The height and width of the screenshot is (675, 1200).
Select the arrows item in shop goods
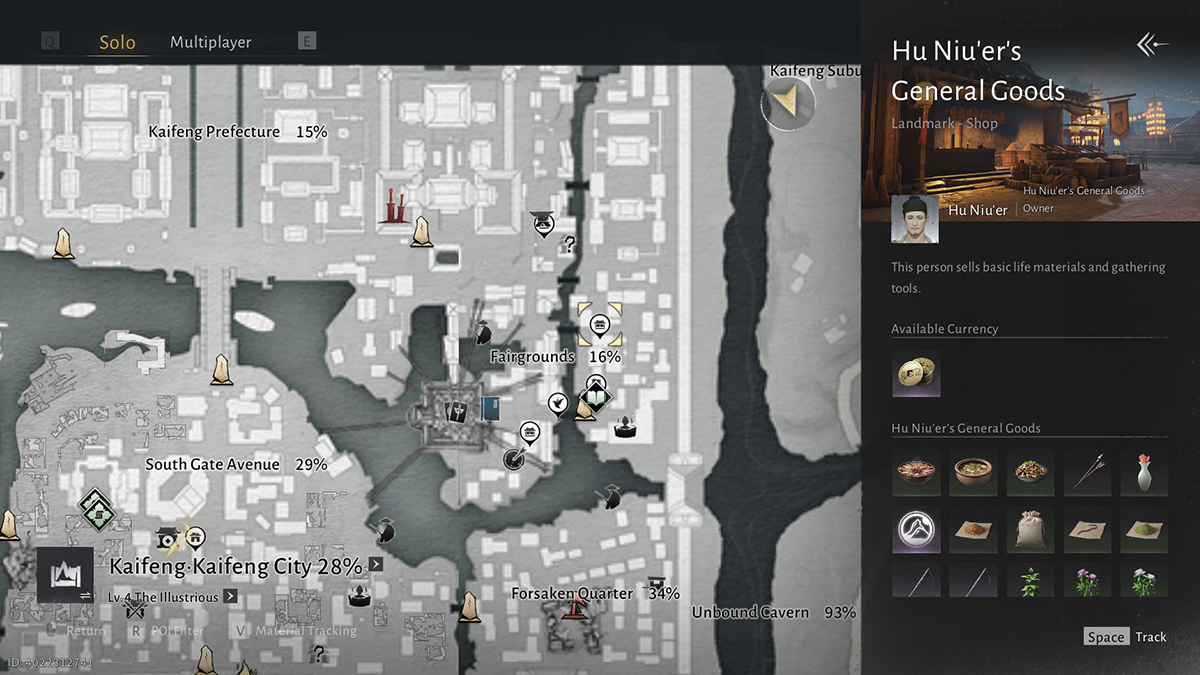[x=1087, y=472]
